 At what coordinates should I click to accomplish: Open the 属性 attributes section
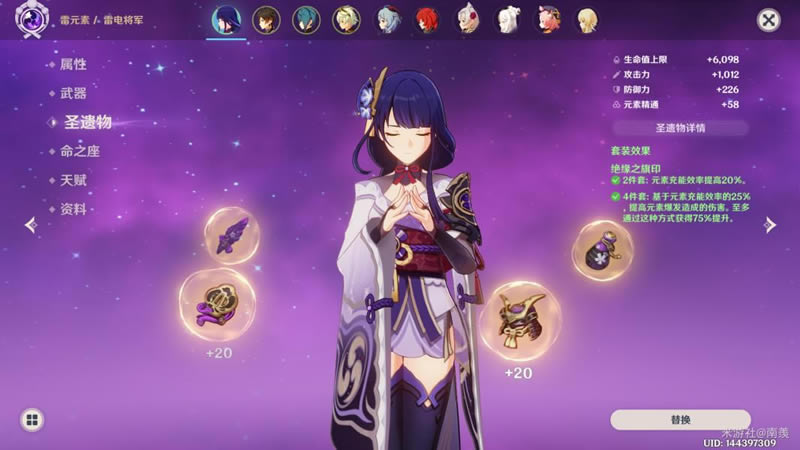click(x=74, y=64)
